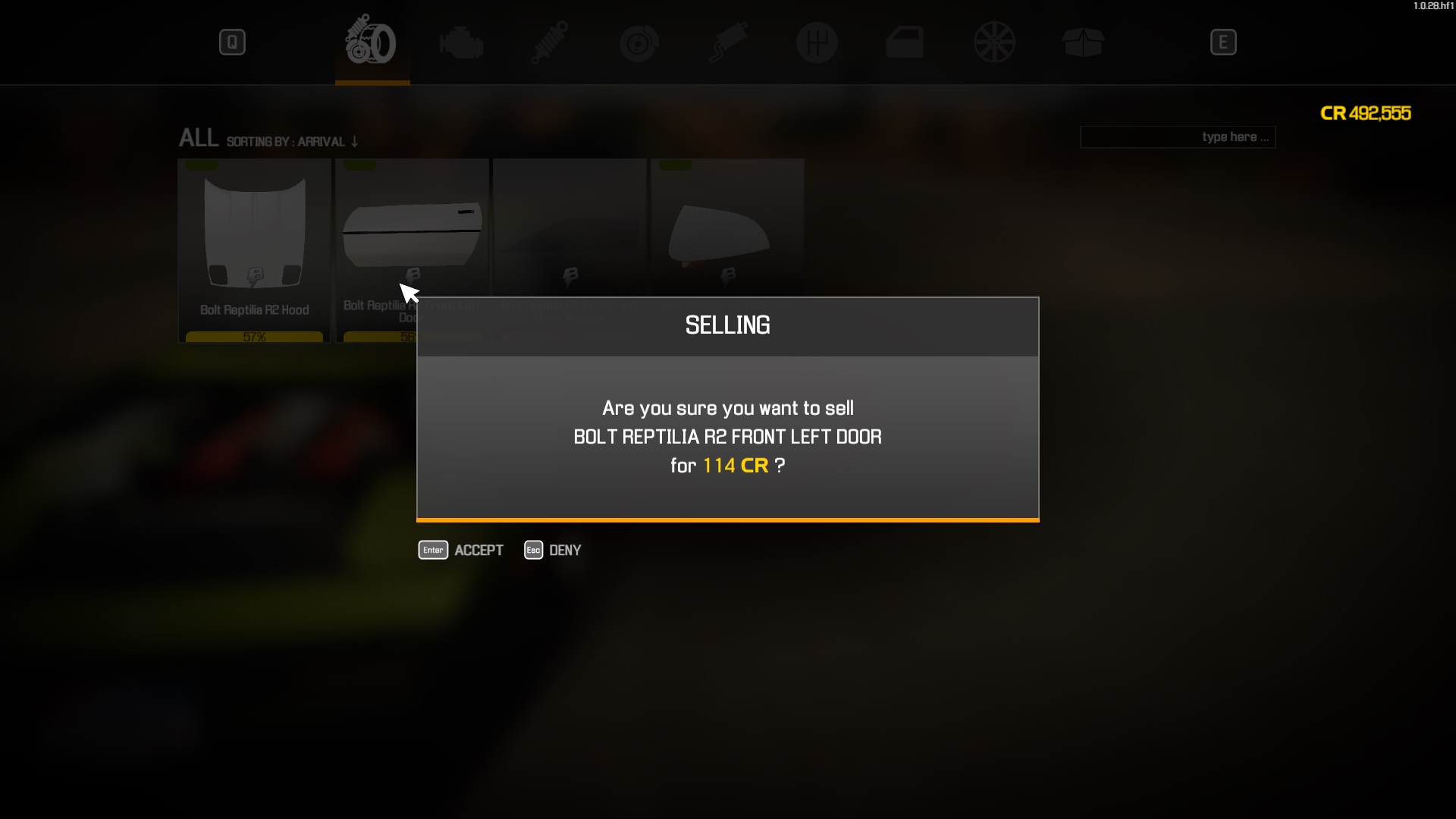1456x819 pixels.
Task: Open the ALL parts tab
Action: [x=198, y=138]
